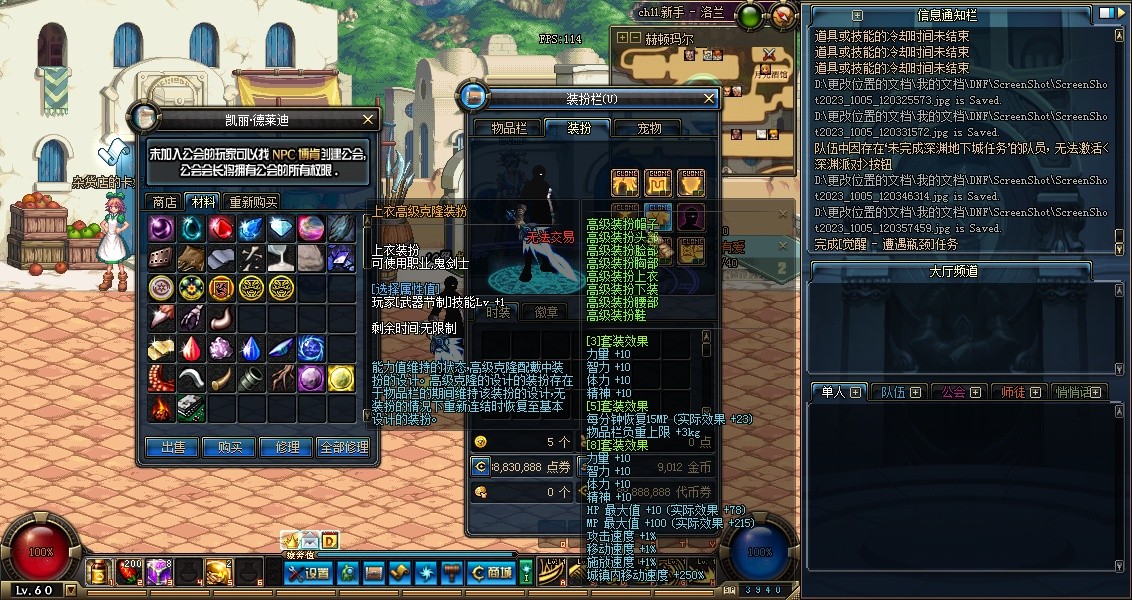
Task: Open 设置 settings from the bottom bar
Action: click(308, 573)
